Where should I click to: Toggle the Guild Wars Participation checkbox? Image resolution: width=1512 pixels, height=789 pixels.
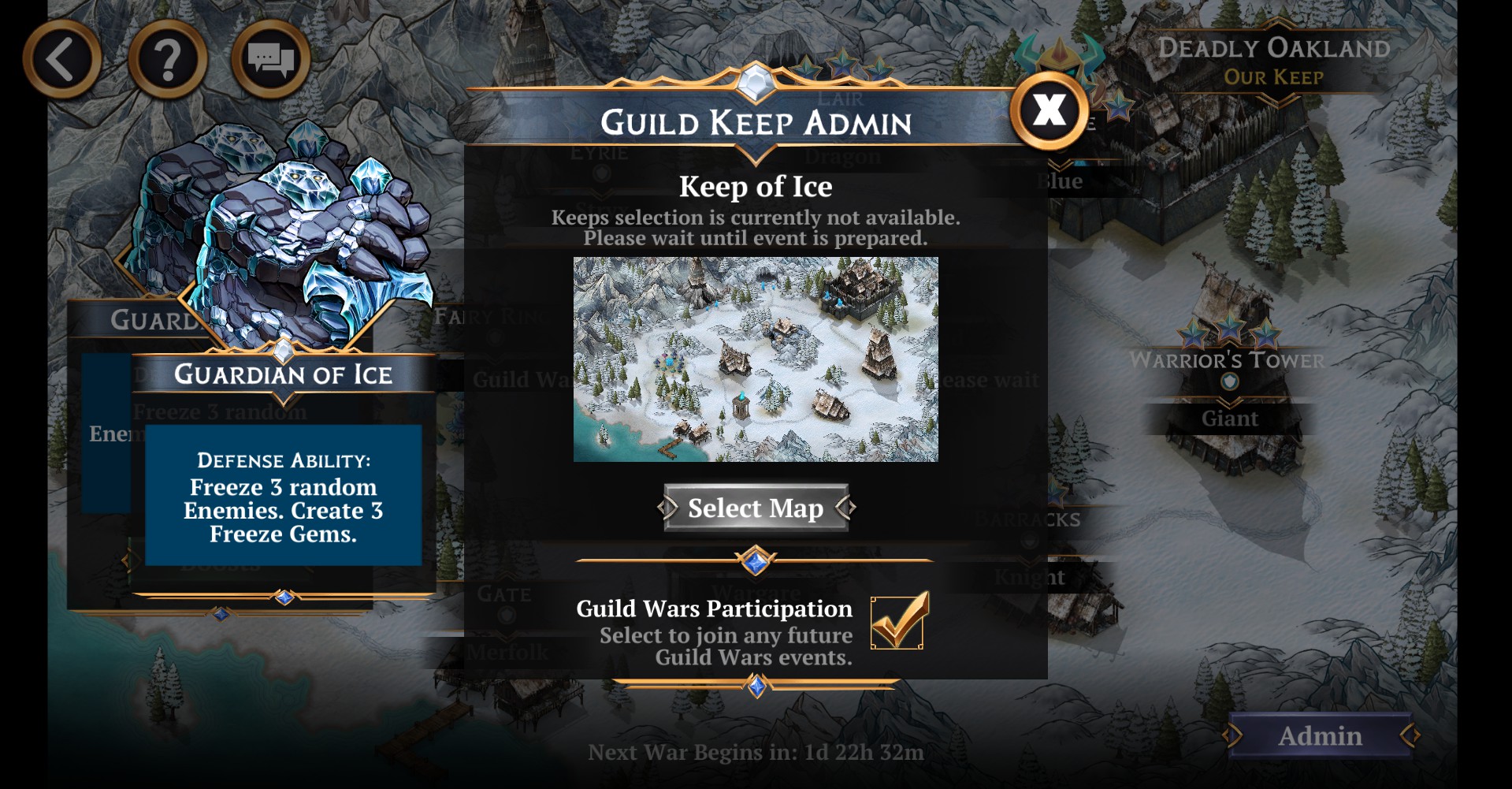click(x=897, y=622)
